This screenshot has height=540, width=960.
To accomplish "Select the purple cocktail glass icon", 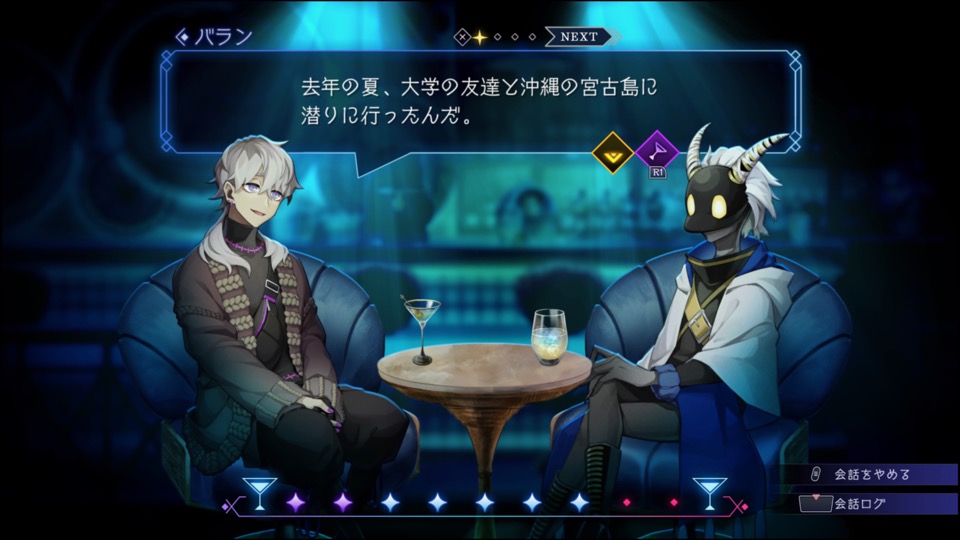I will pyautogui.click(x=657, y=152).
